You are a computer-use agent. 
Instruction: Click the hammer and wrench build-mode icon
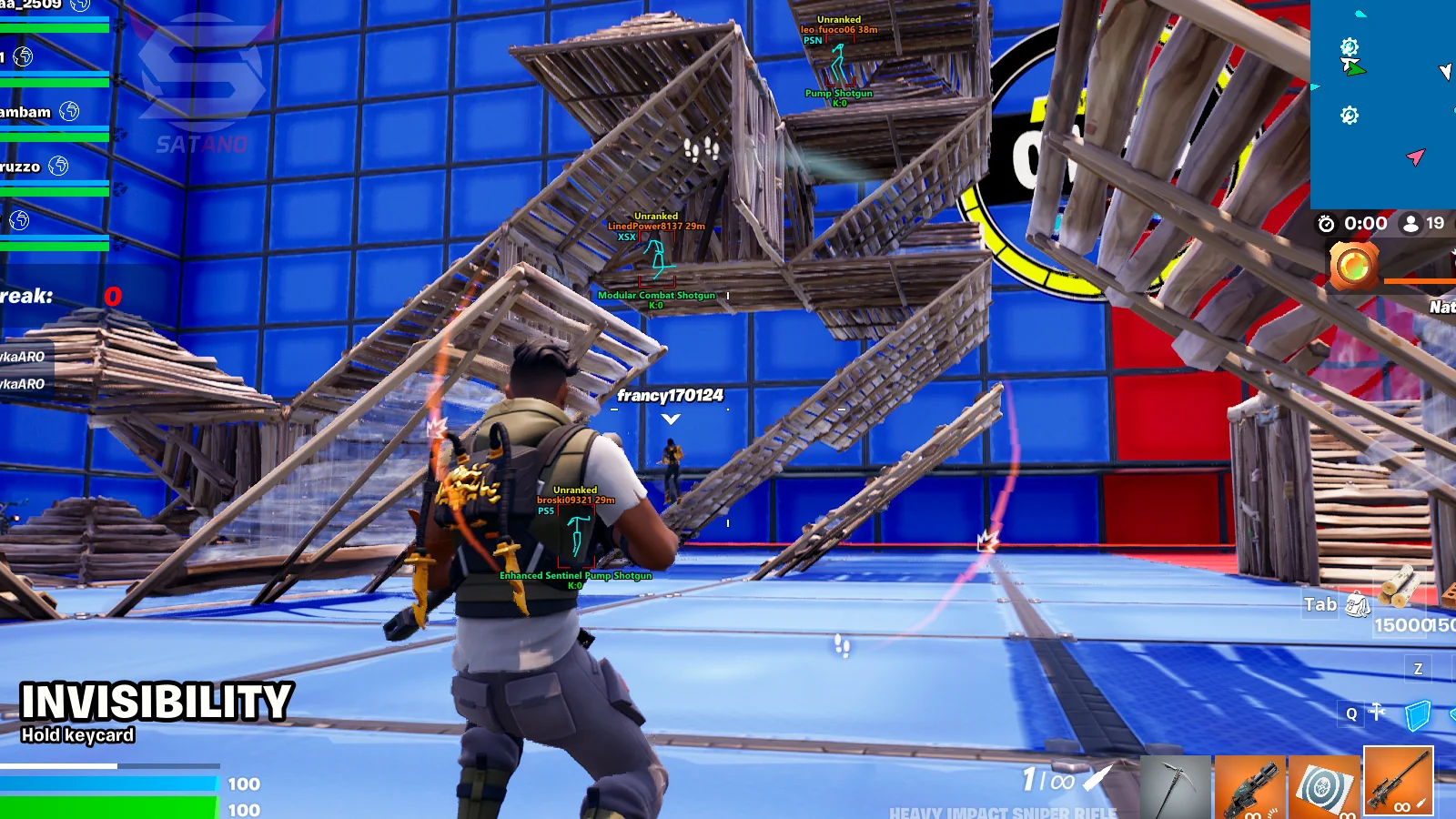(1377, 713)
